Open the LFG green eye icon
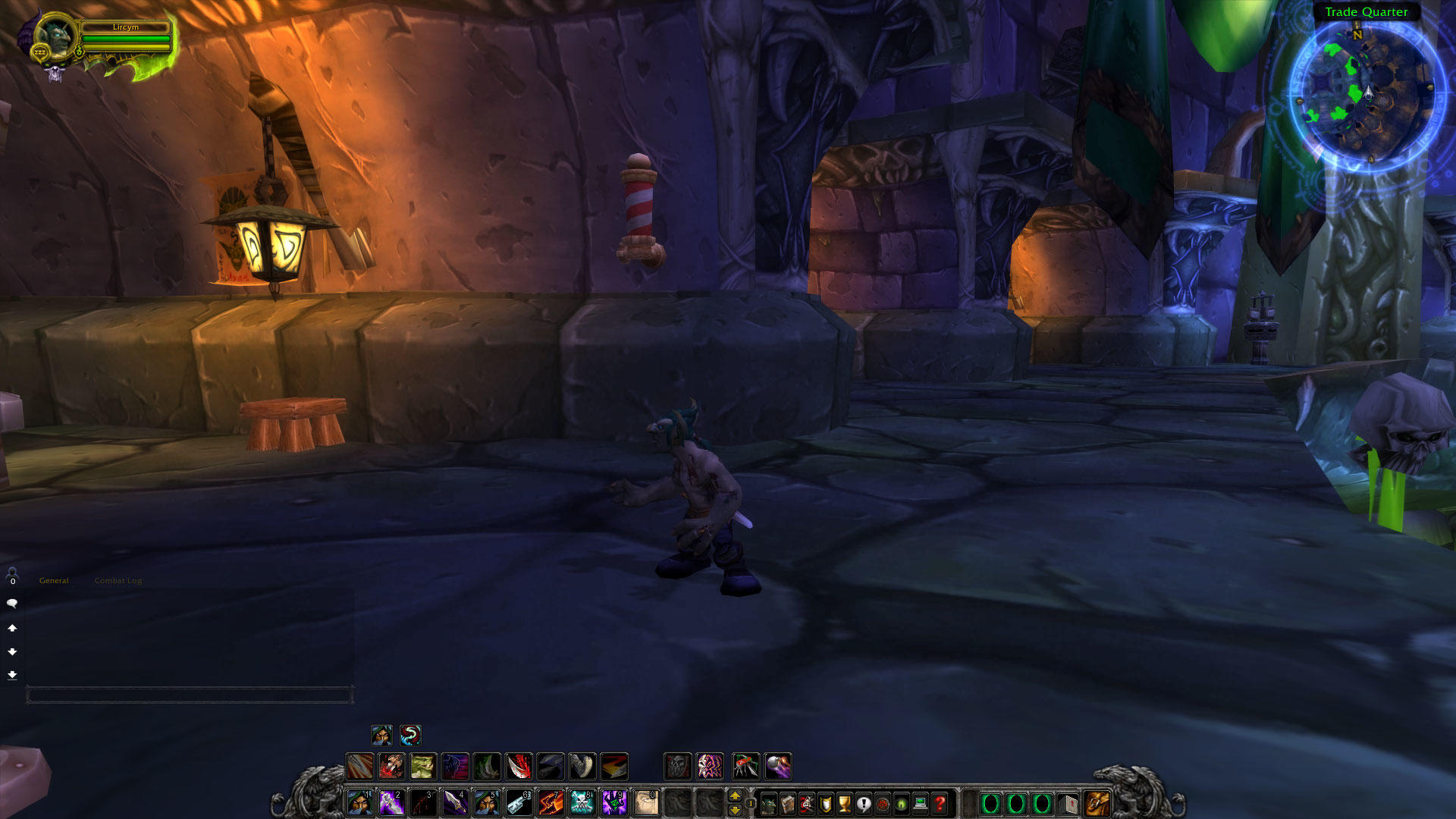This screenshot has height=819, width=1456. click(902, 805)
